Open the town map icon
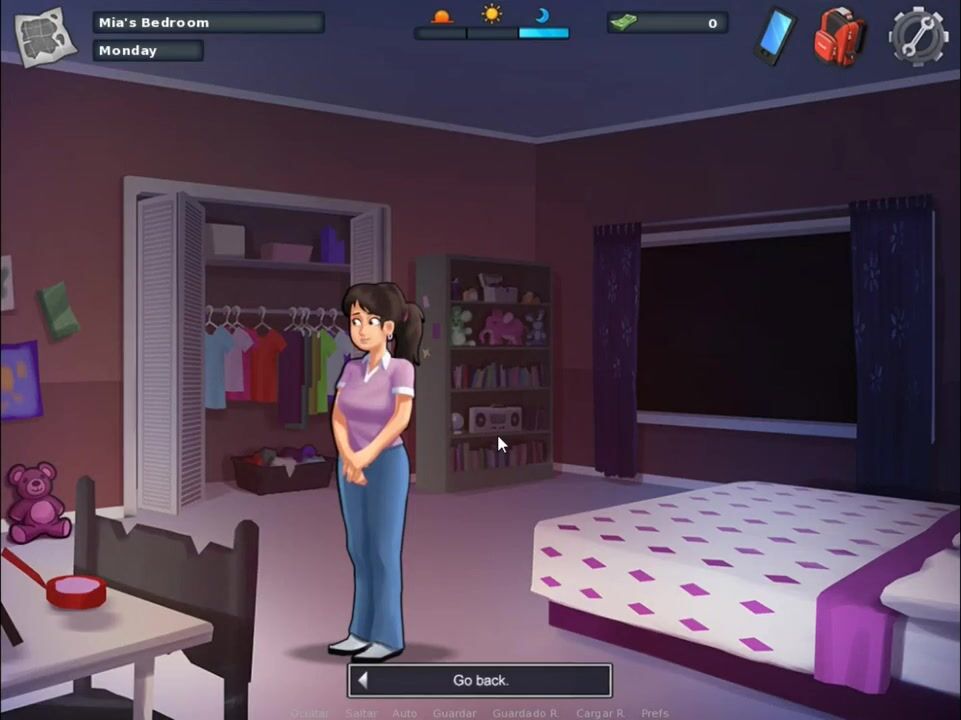 tap(45, 37)
